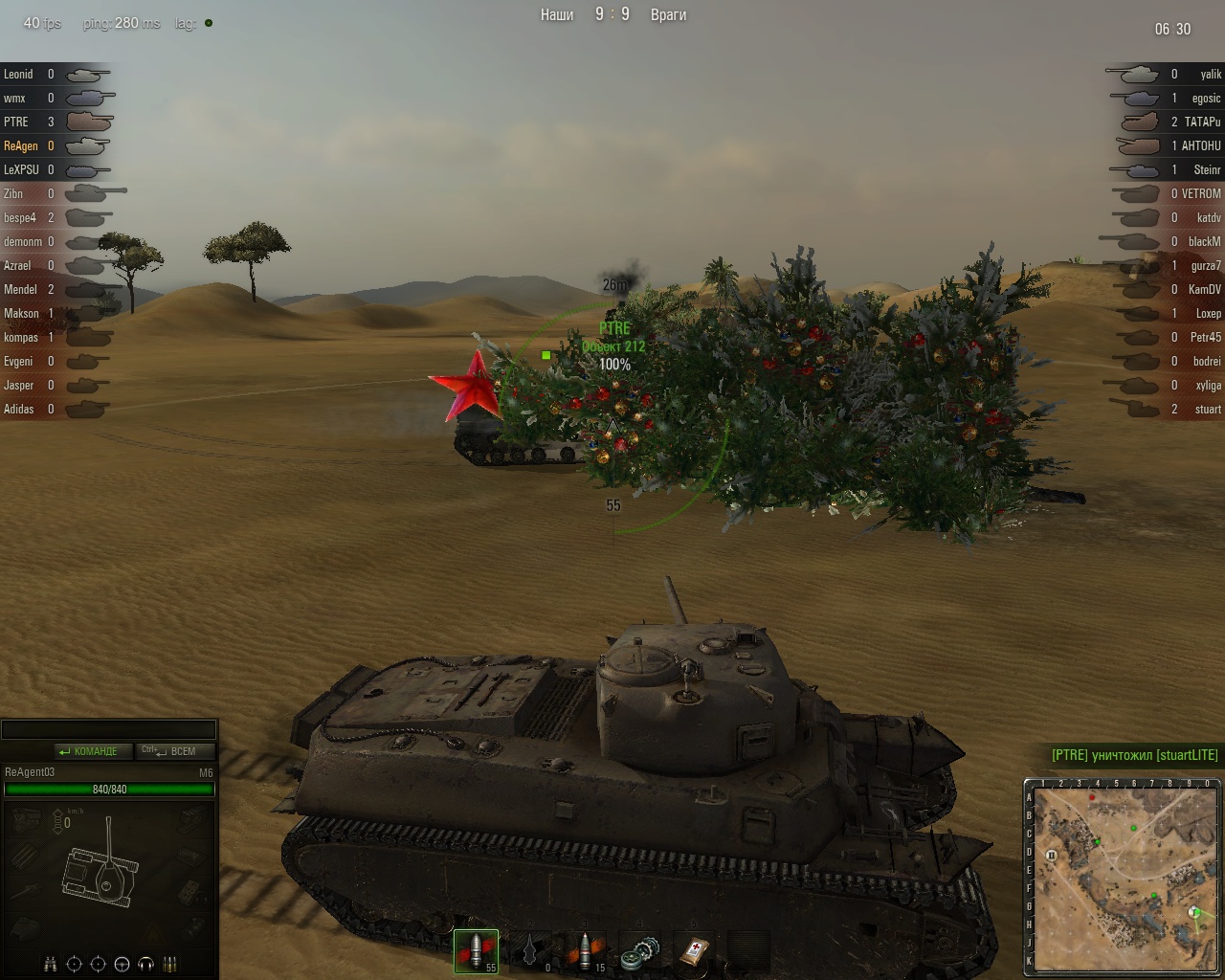Use the repair kit consumable with gears
The height and width of the screenshot is (980, 1225).
pos(640,951)
